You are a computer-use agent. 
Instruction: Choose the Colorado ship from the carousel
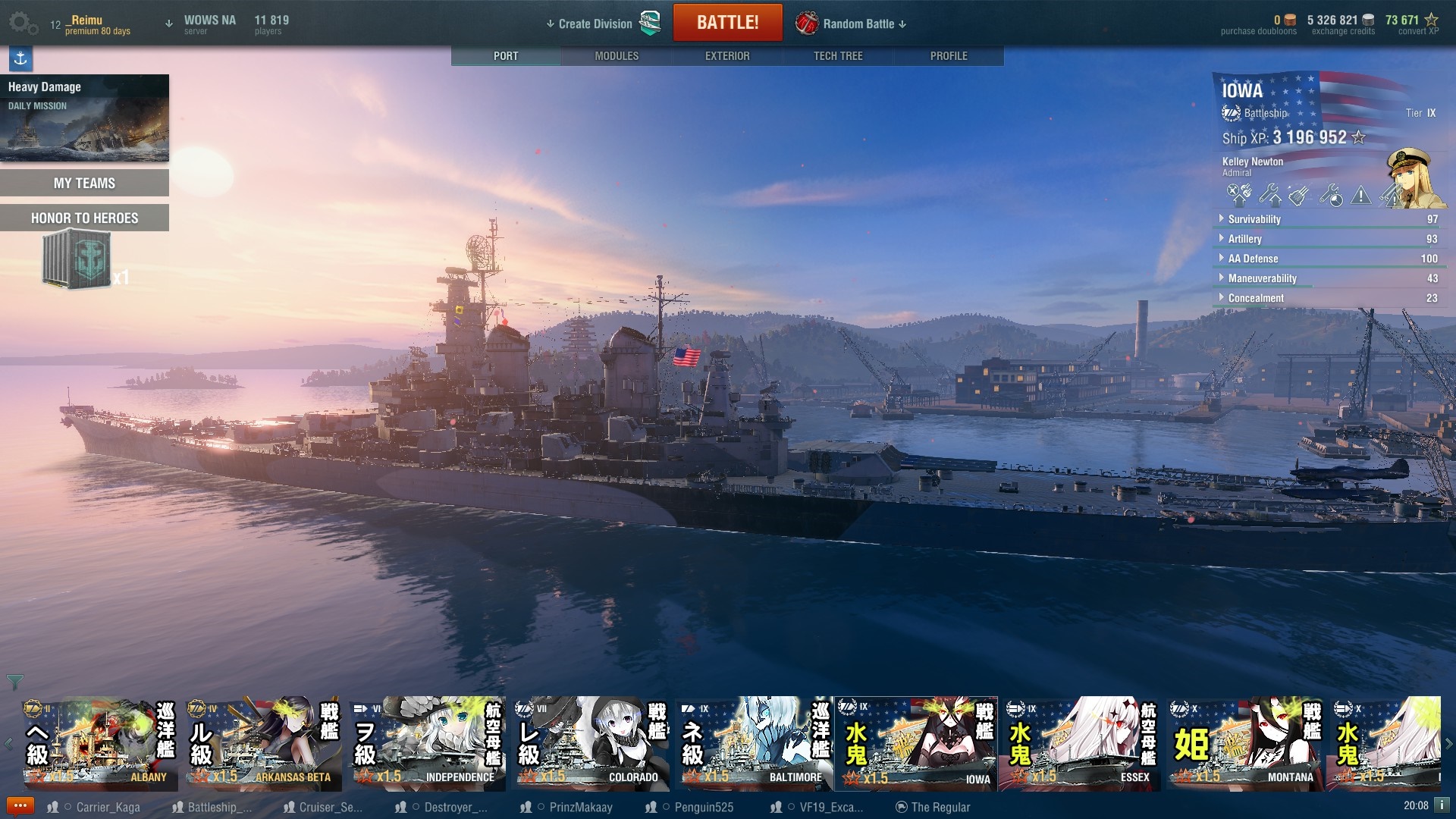click(588, 745)
